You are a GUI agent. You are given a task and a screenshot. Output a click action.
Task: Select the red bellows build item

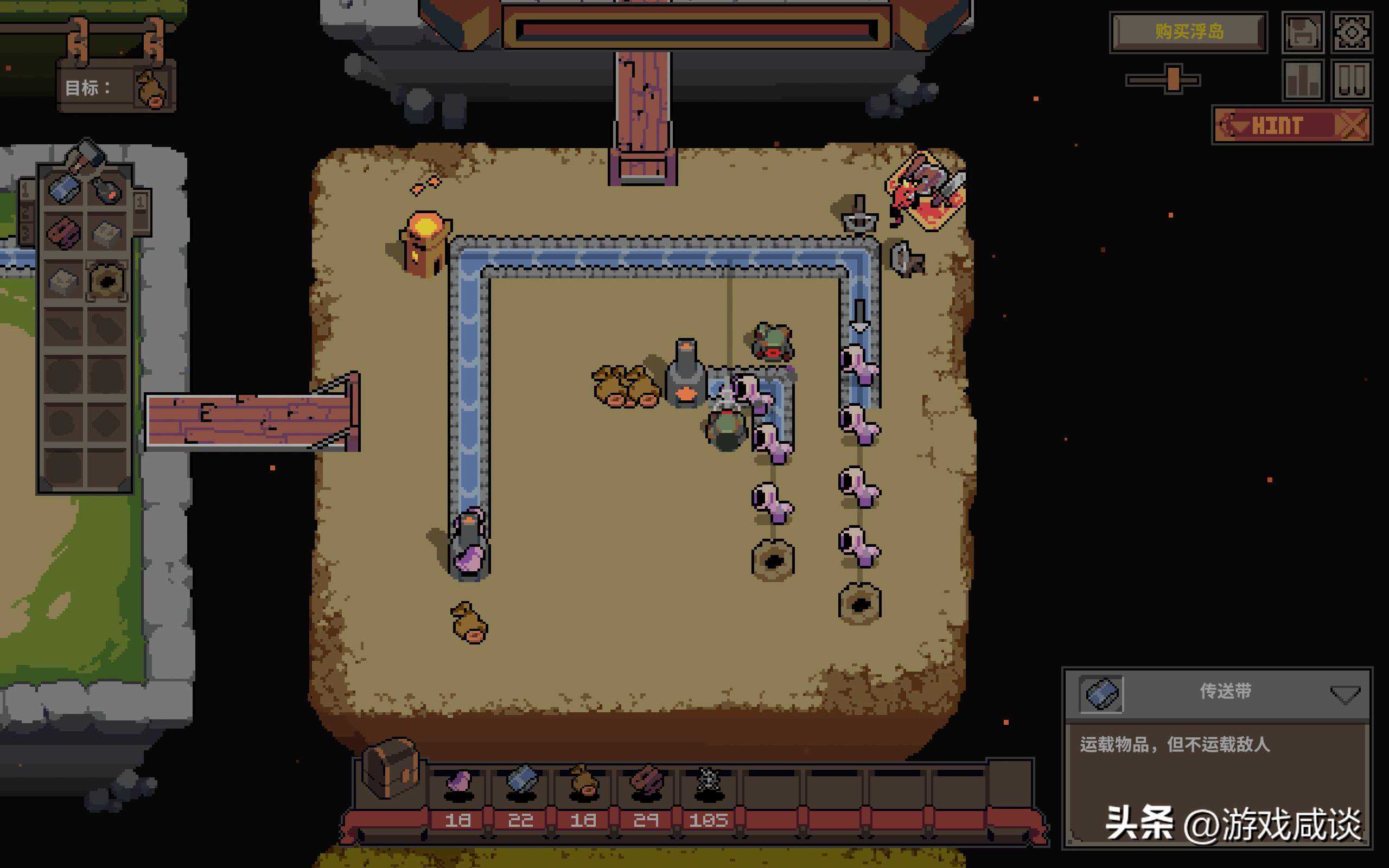[x=63, y=232]
